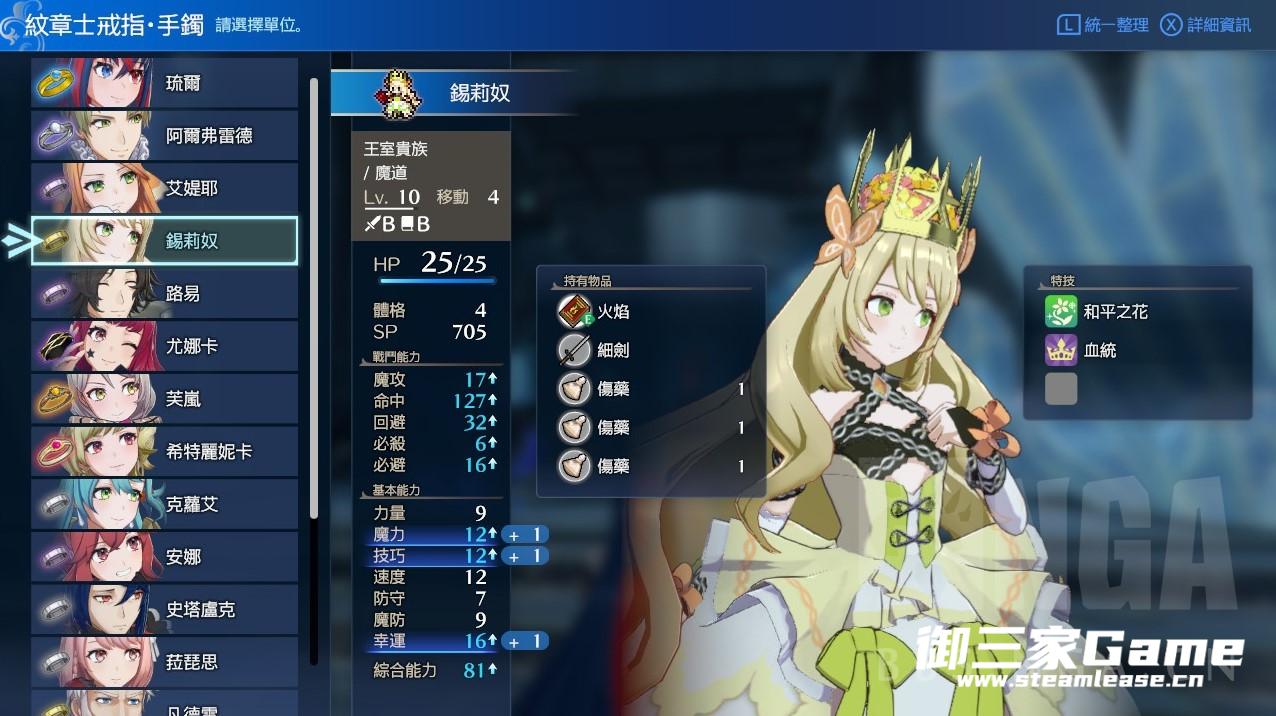Pick the highlighted unit 錫莉奴

165,241
